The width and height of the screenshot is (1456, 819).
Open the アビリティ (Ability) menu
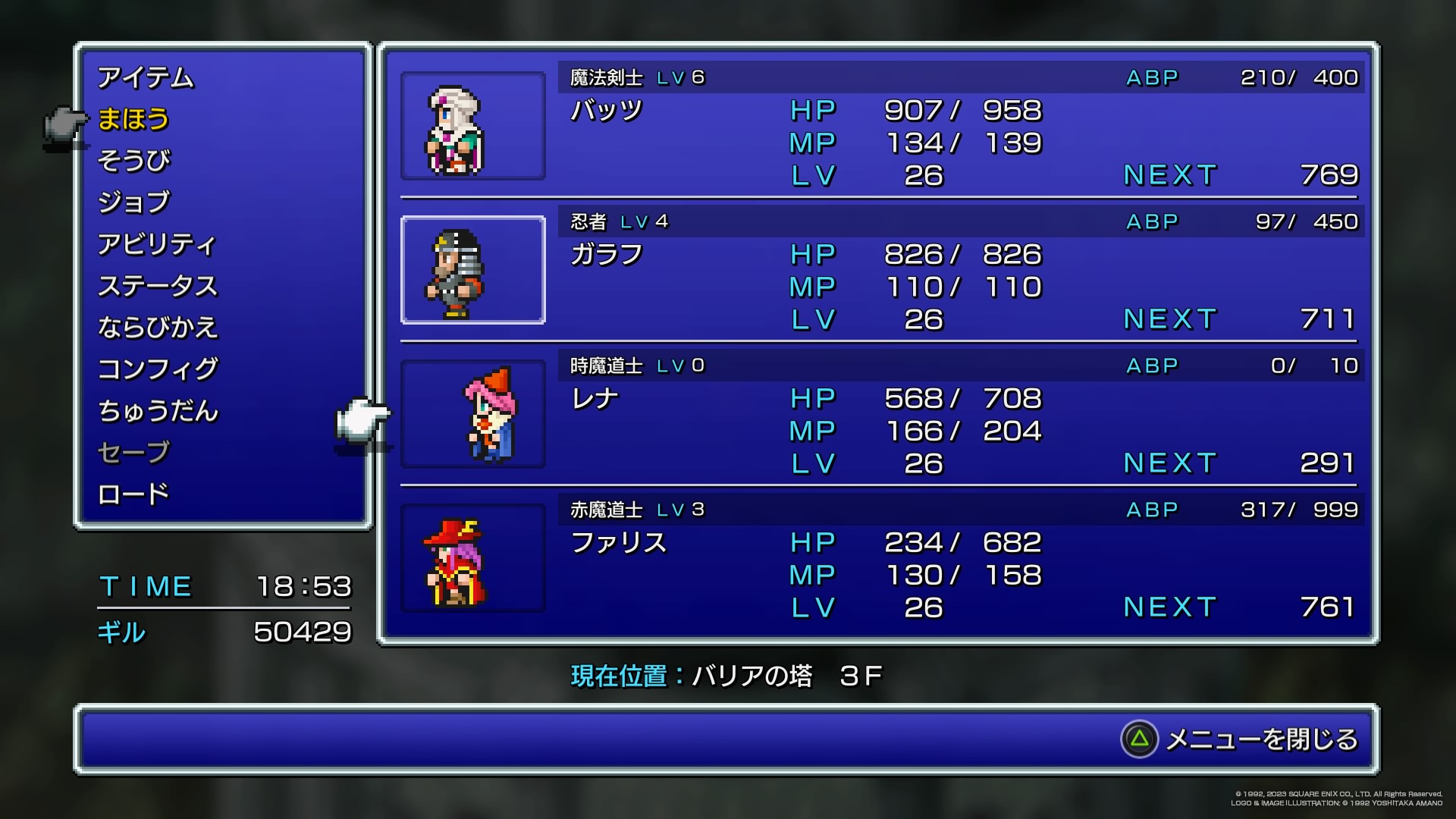[x=157, y=244]
